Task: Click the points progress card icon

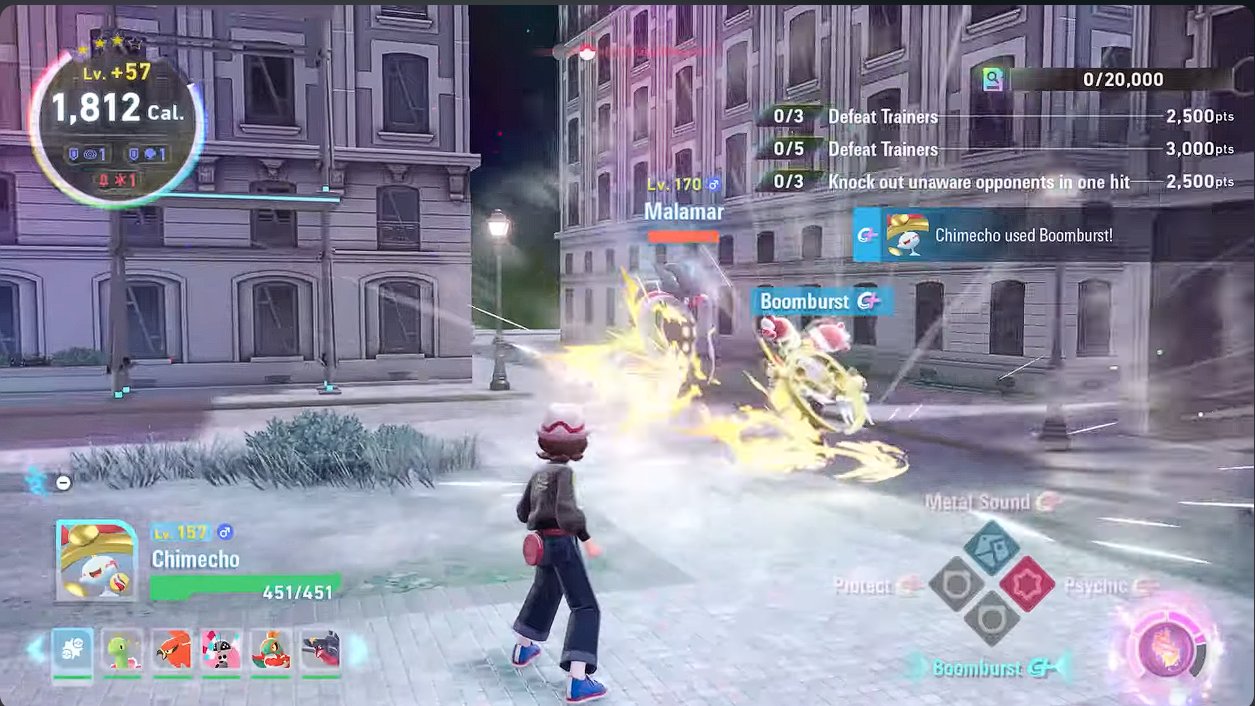Action: tap(993, 80)
